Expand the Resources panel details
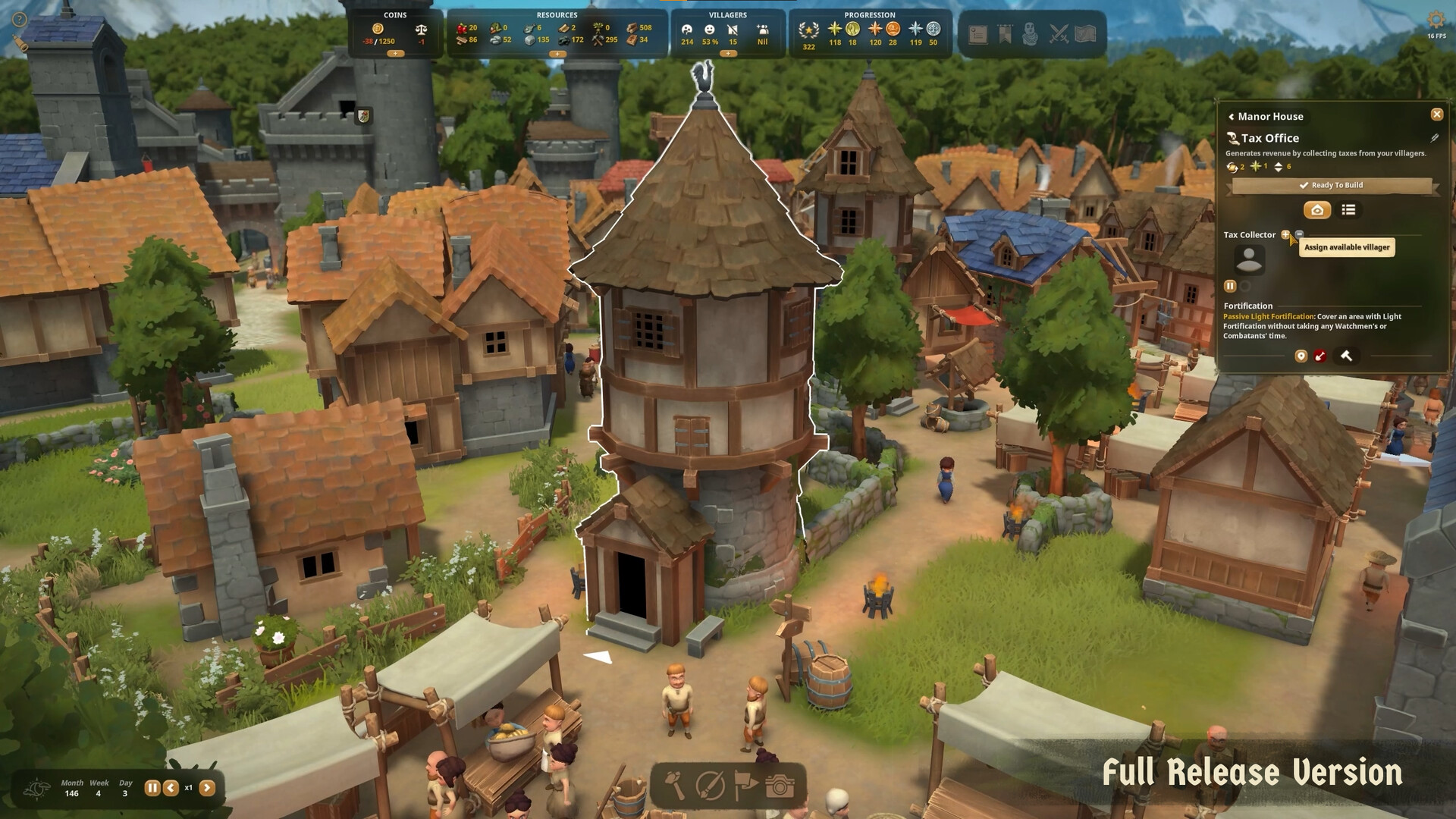This screenshot has width=1456, height=819. click(x=559, y=55)
